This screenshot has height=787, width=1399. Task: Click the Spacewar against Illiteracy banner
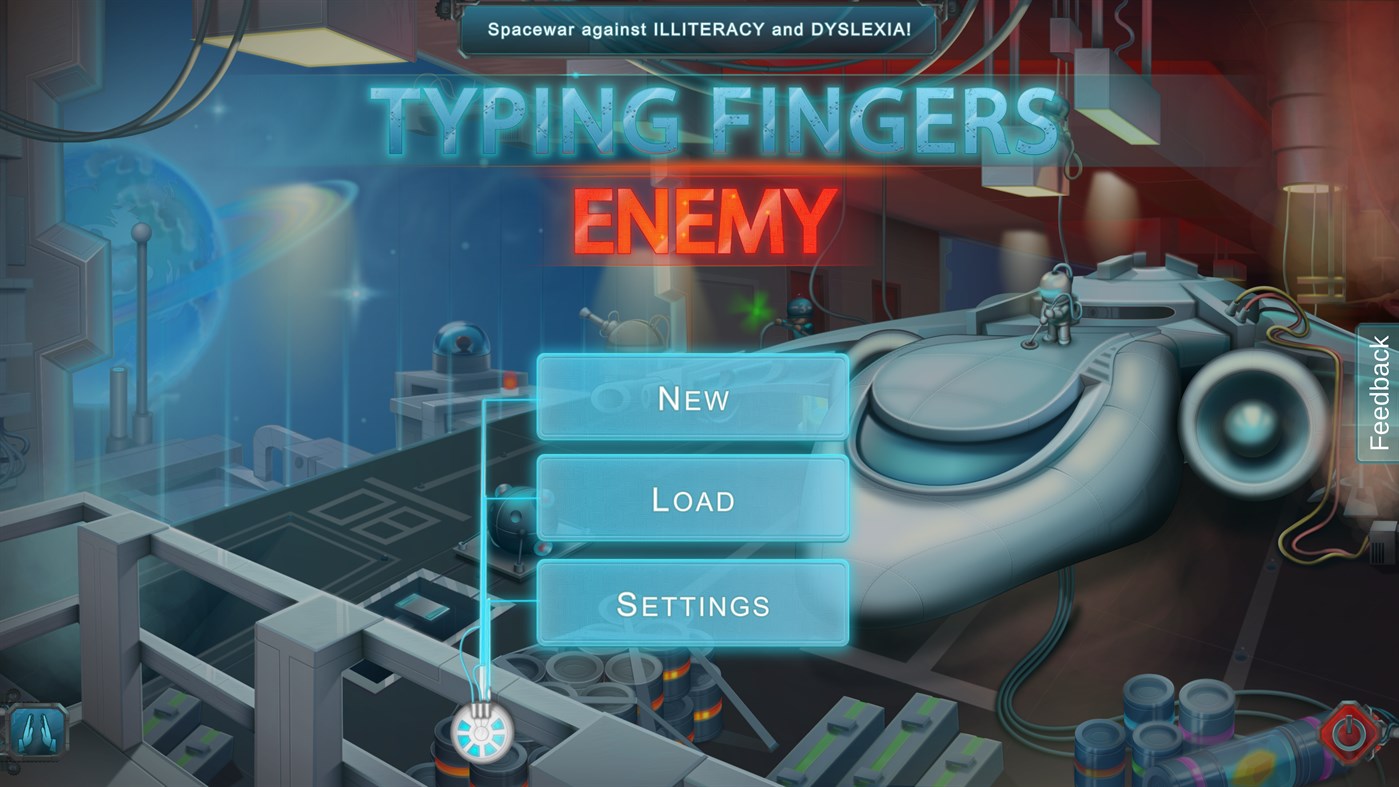coord(698,31)
